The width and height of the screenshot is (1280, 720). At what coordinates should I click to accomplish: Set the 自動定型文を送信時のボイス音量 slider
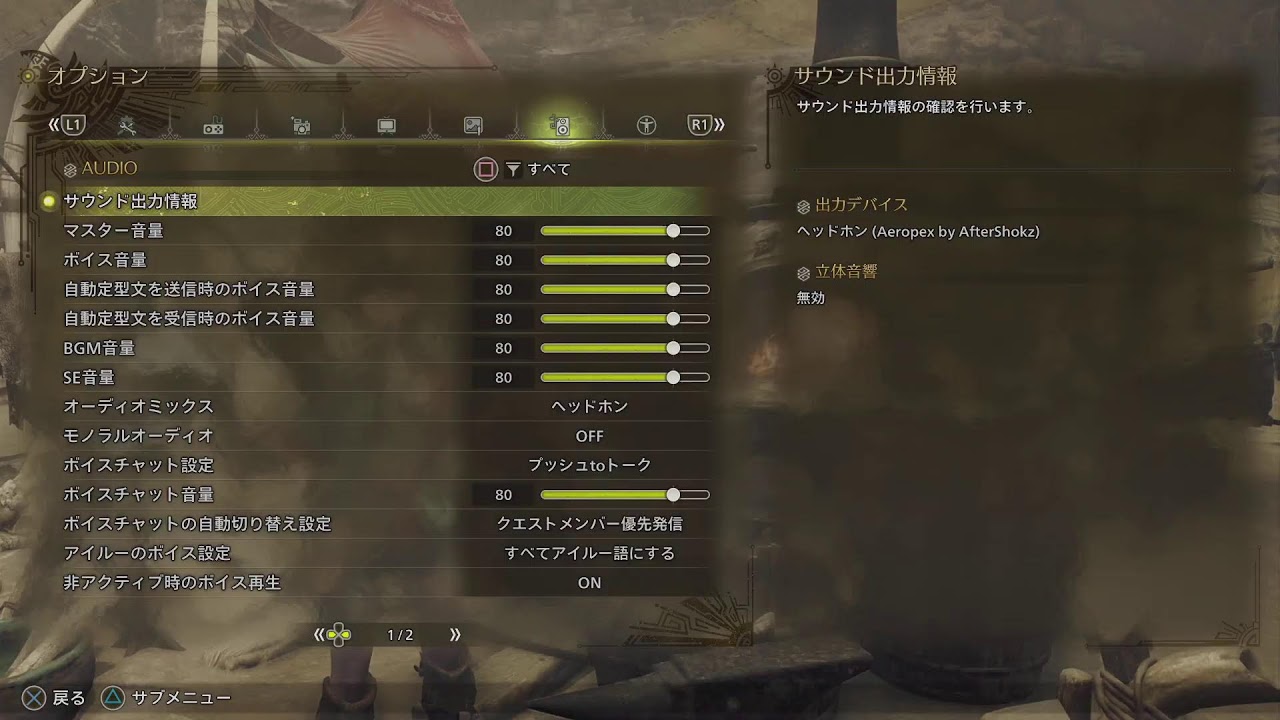[x=625, y=290]
